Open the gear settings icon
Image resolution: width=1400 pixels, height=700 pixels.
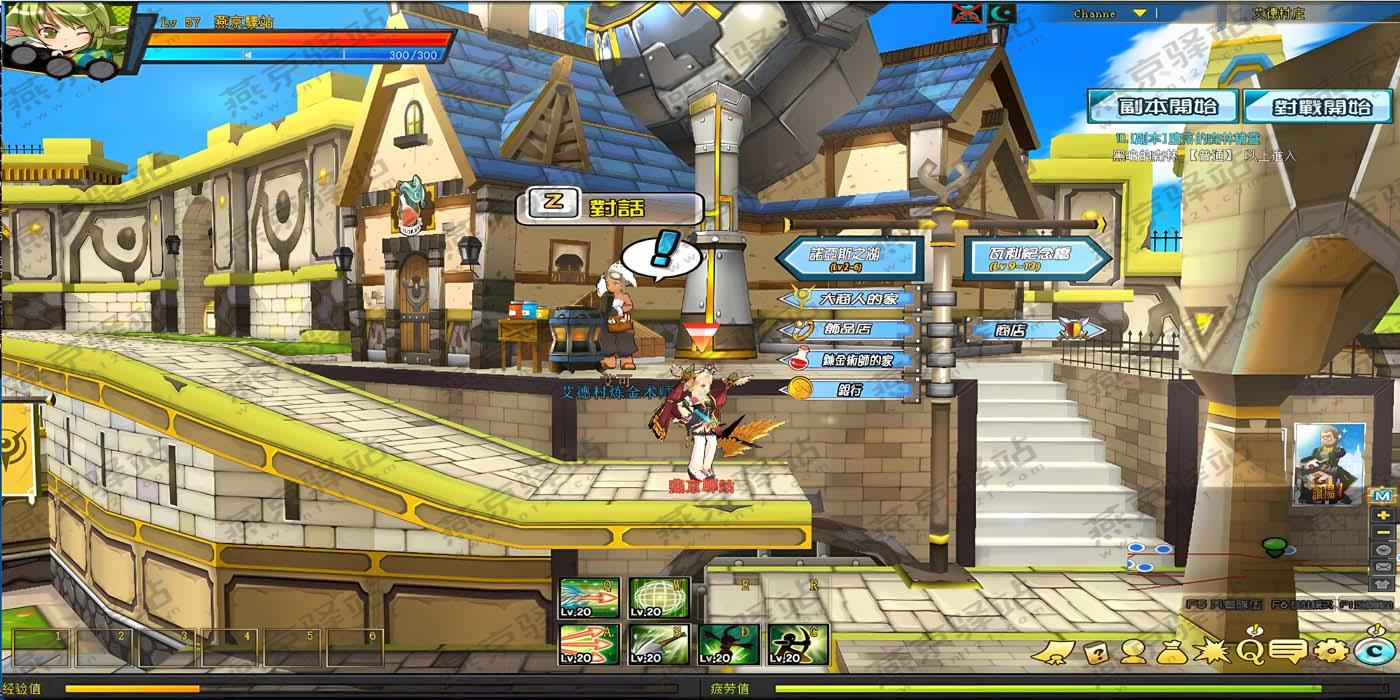[x=1331, y=652]
